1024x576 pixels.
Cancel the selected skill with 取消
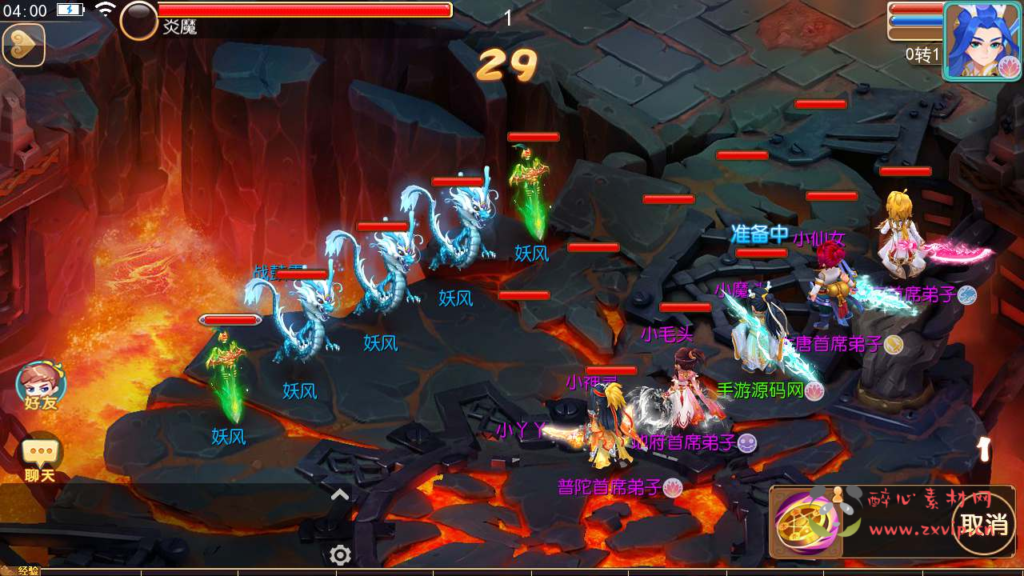point(983,523)
